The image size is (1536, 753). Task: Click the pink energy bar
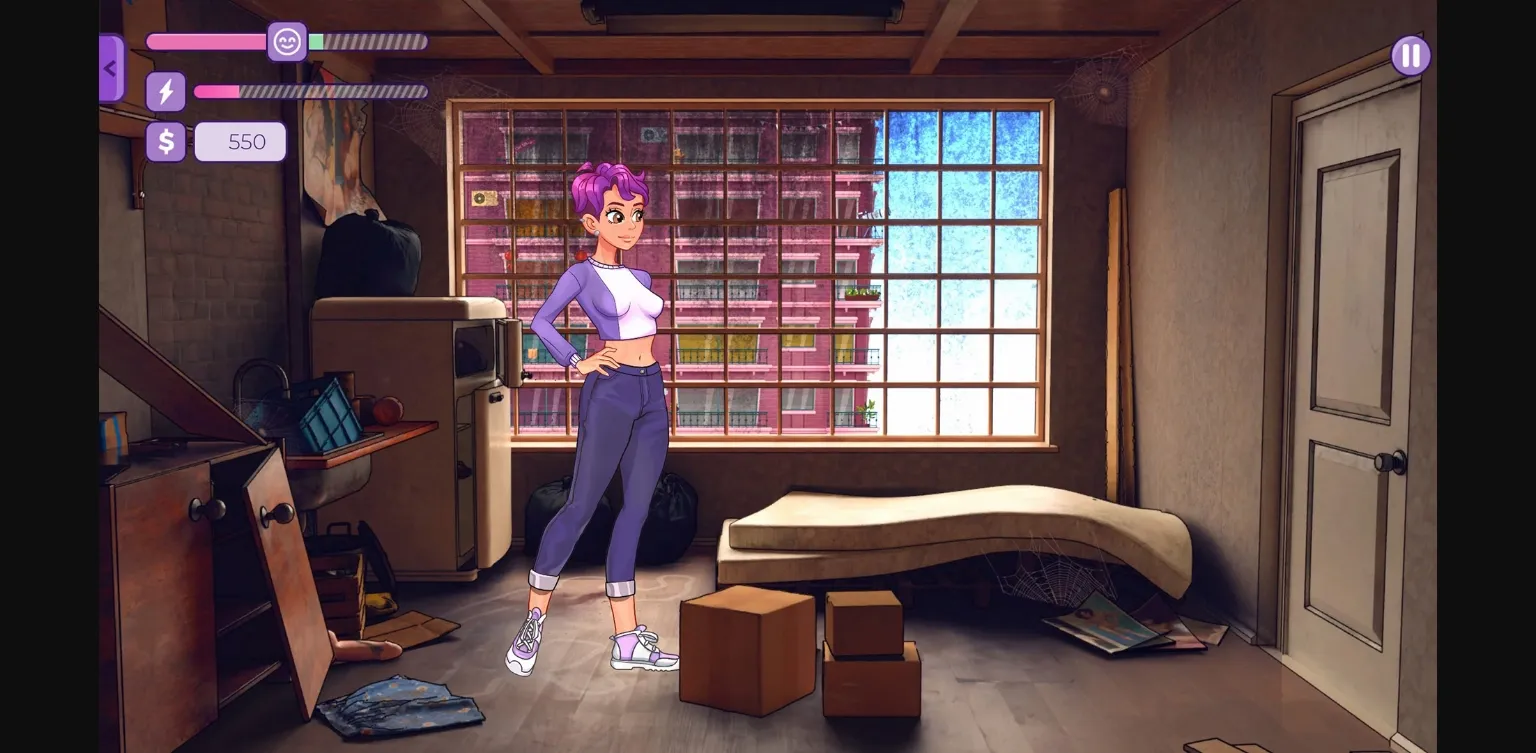(x=218, y=91)
